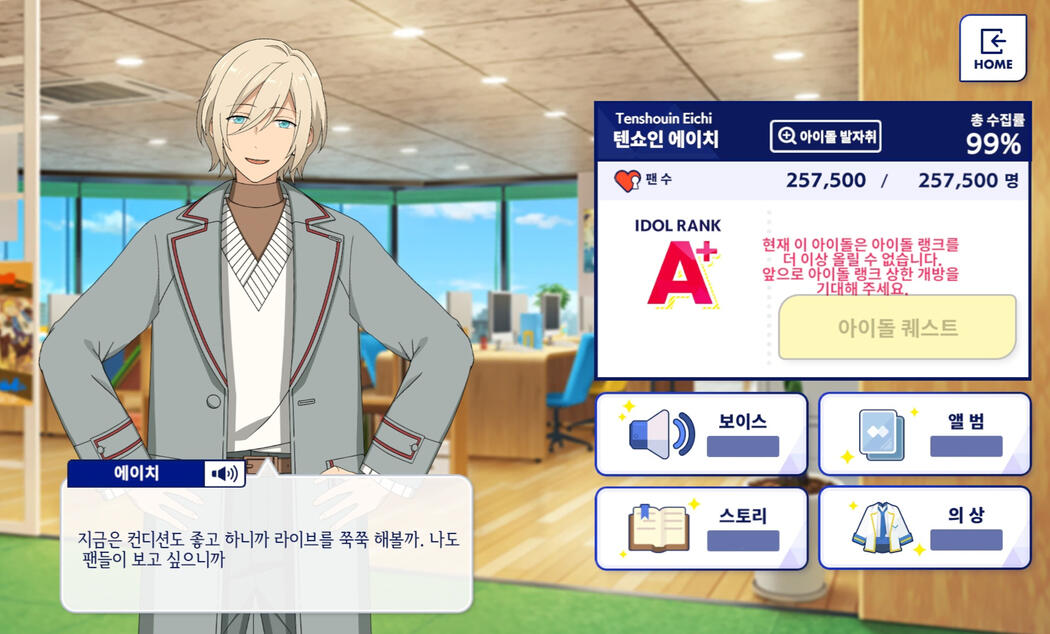Open the 아이돌 발자취 idol history

(x=825, y=136)
